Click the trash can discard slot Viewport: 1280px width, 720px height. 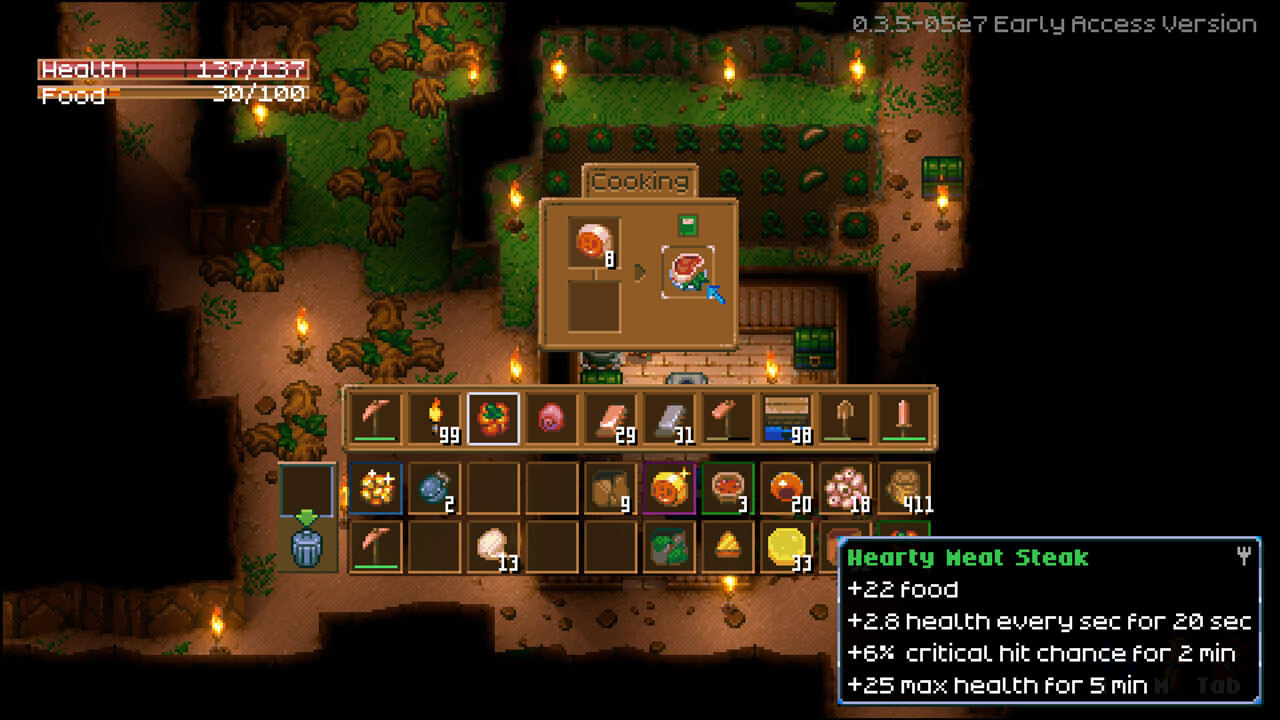tap(307, 547)
